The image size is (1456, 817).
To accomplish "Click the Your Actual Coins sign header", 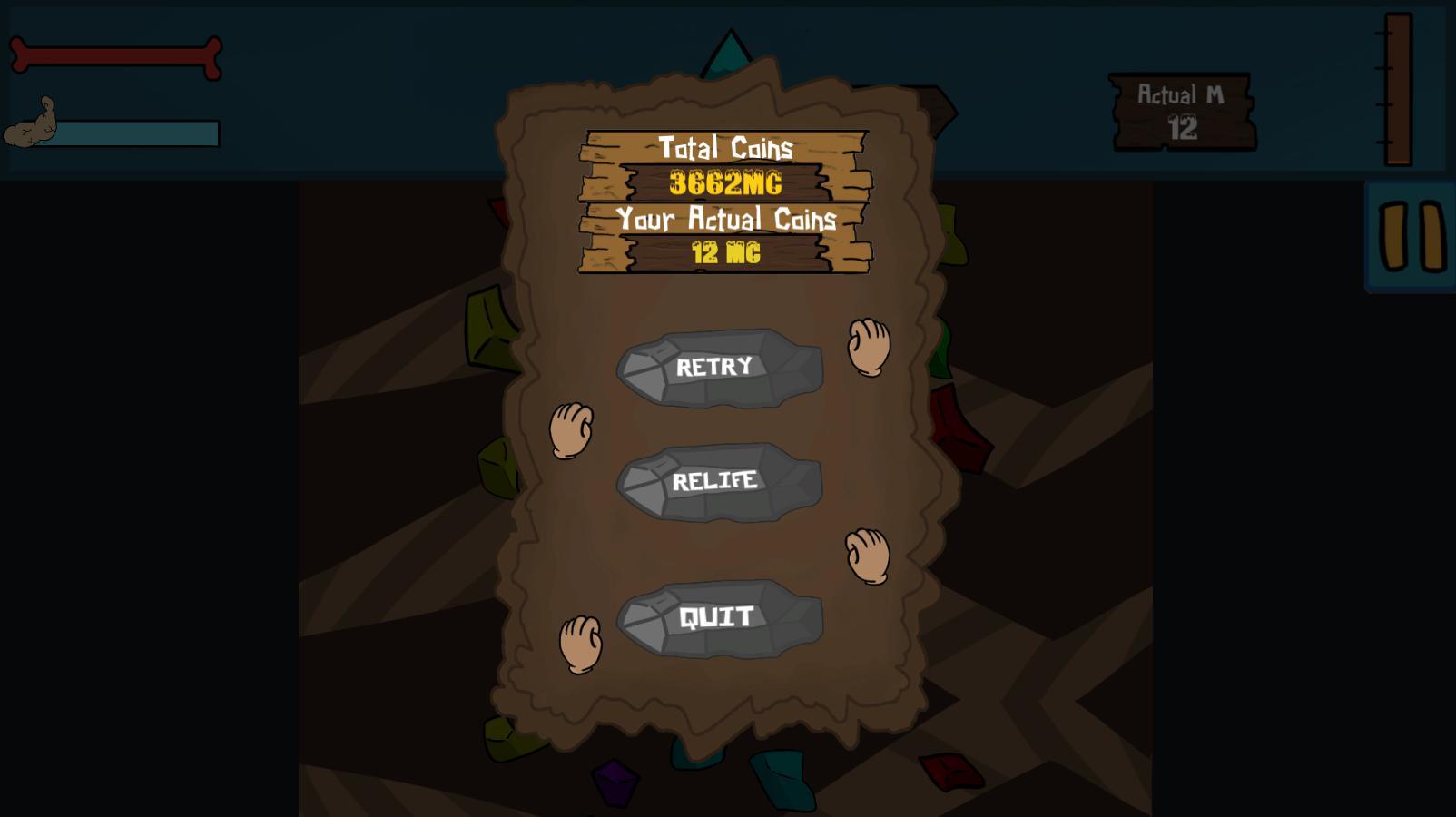I will point(726,218).
